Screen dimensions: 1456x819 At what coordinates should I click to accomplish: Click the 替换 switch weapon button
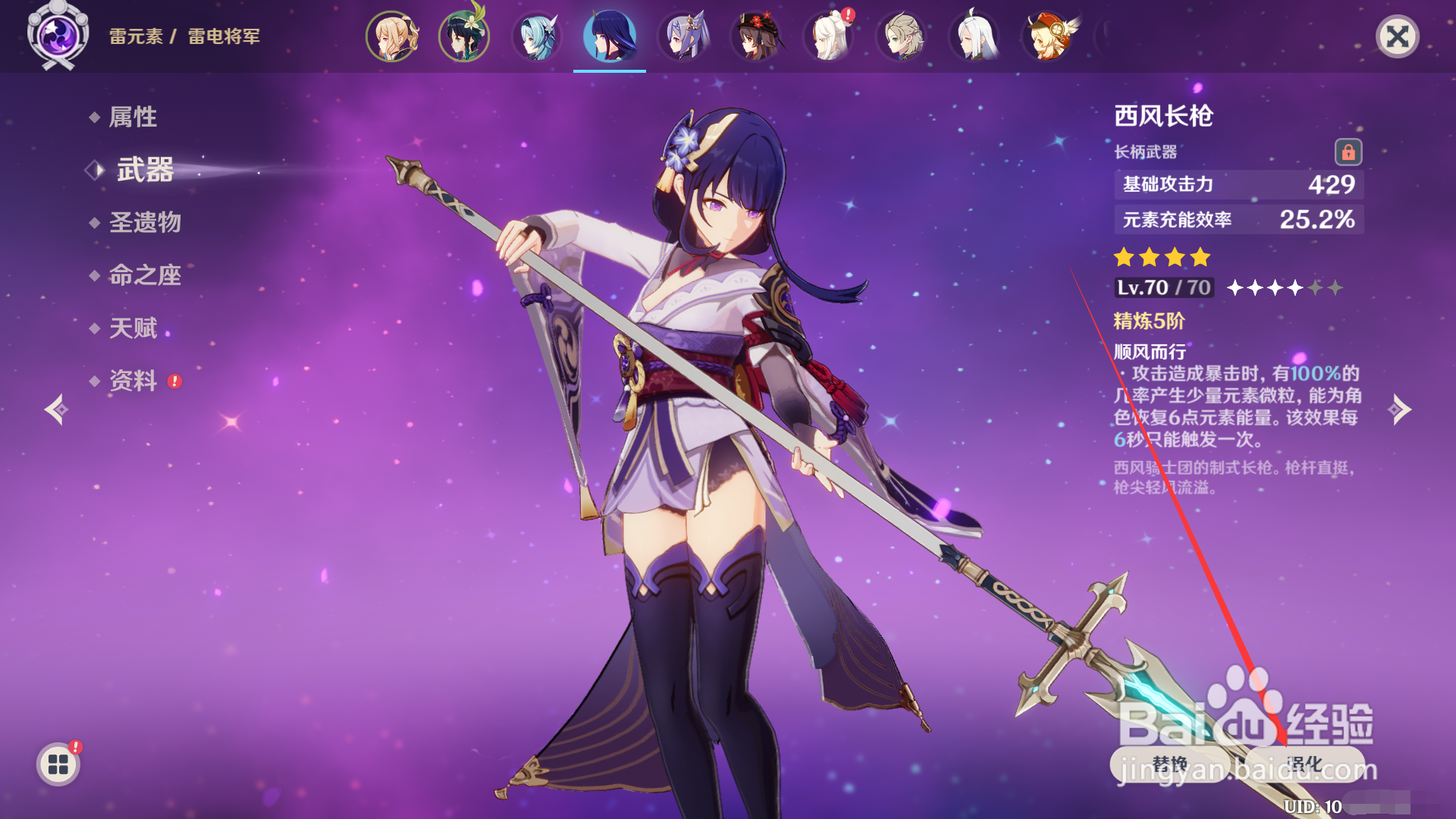pyautogui.click(x=1169, y=764)
